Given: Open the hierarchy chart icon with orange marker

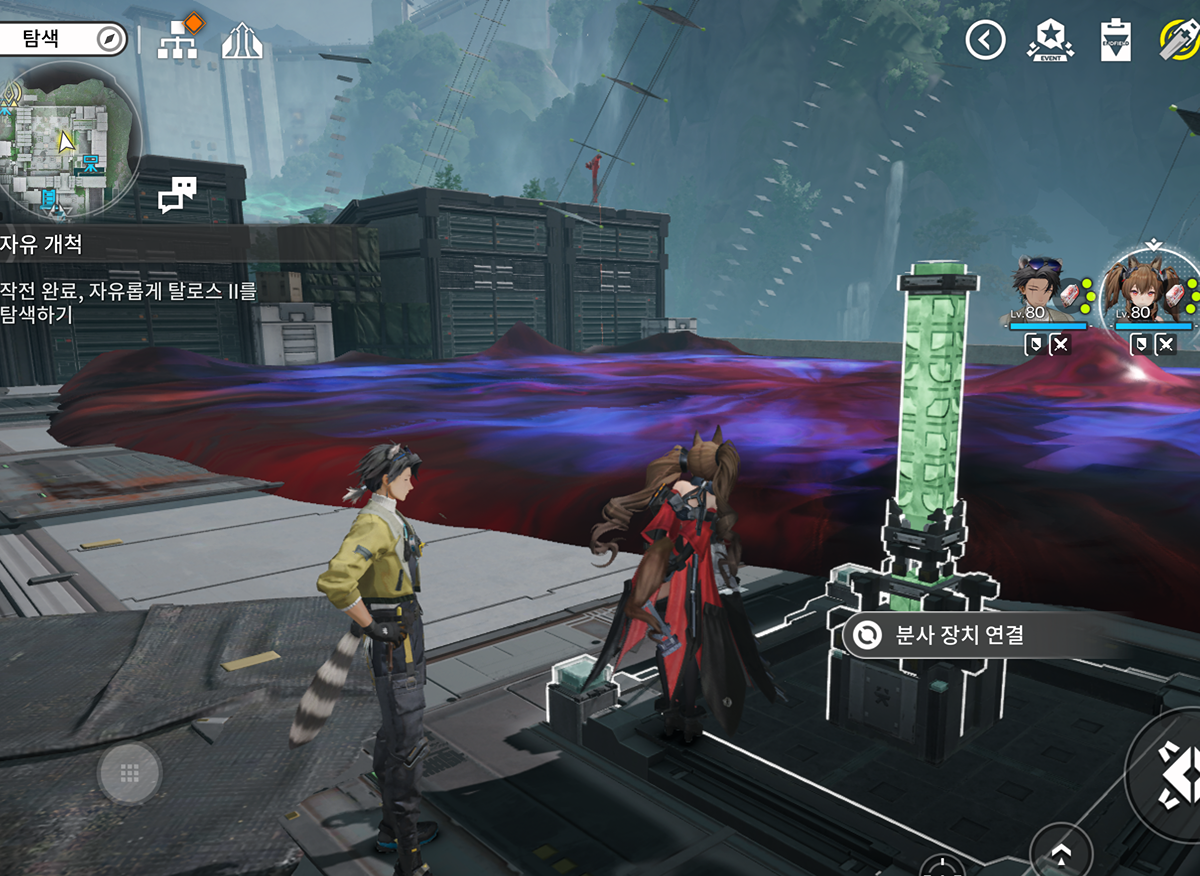Looking at the screenshot, I should [178, 39].
